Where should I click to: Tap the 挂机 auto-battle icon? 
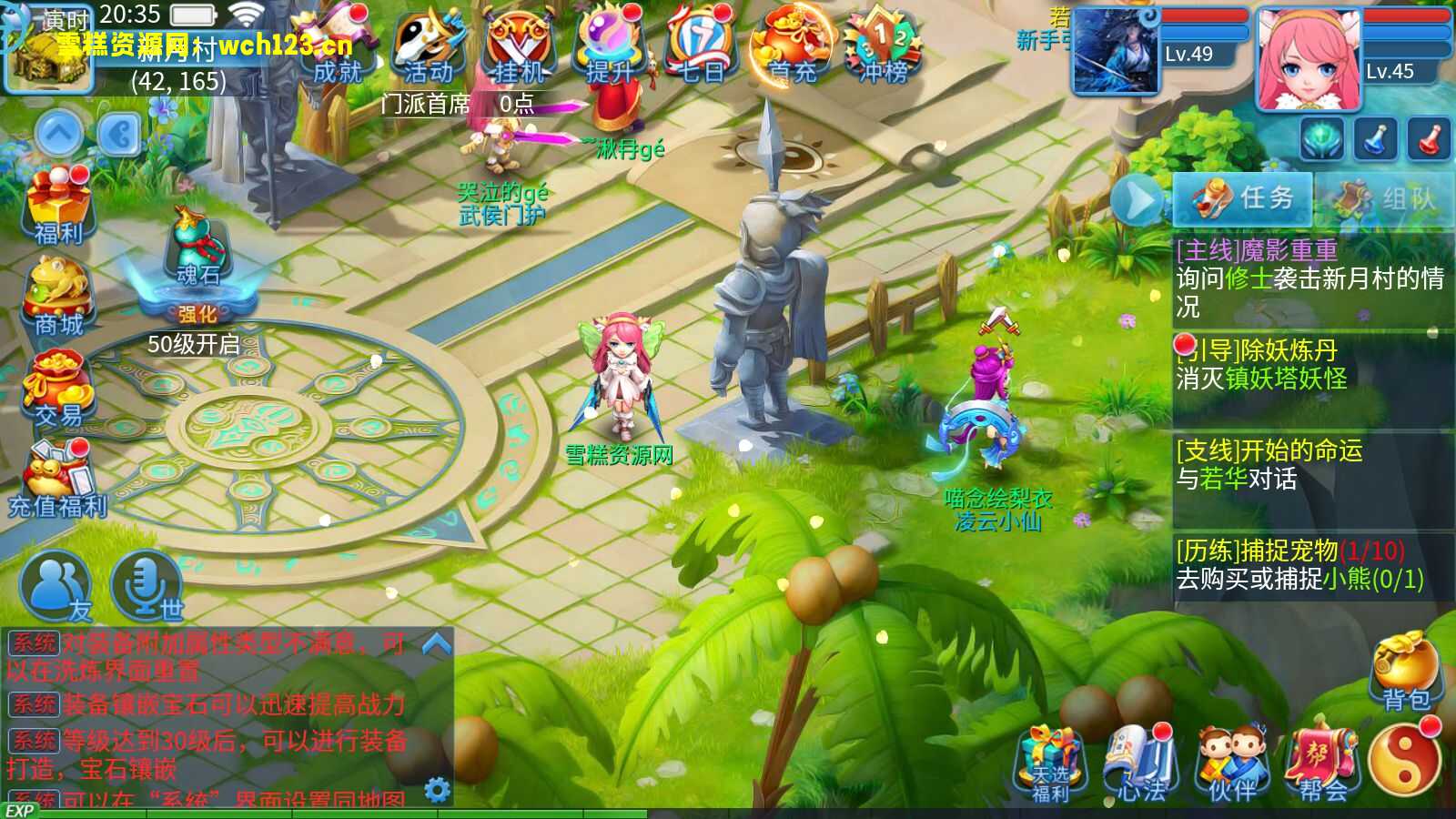519,47
